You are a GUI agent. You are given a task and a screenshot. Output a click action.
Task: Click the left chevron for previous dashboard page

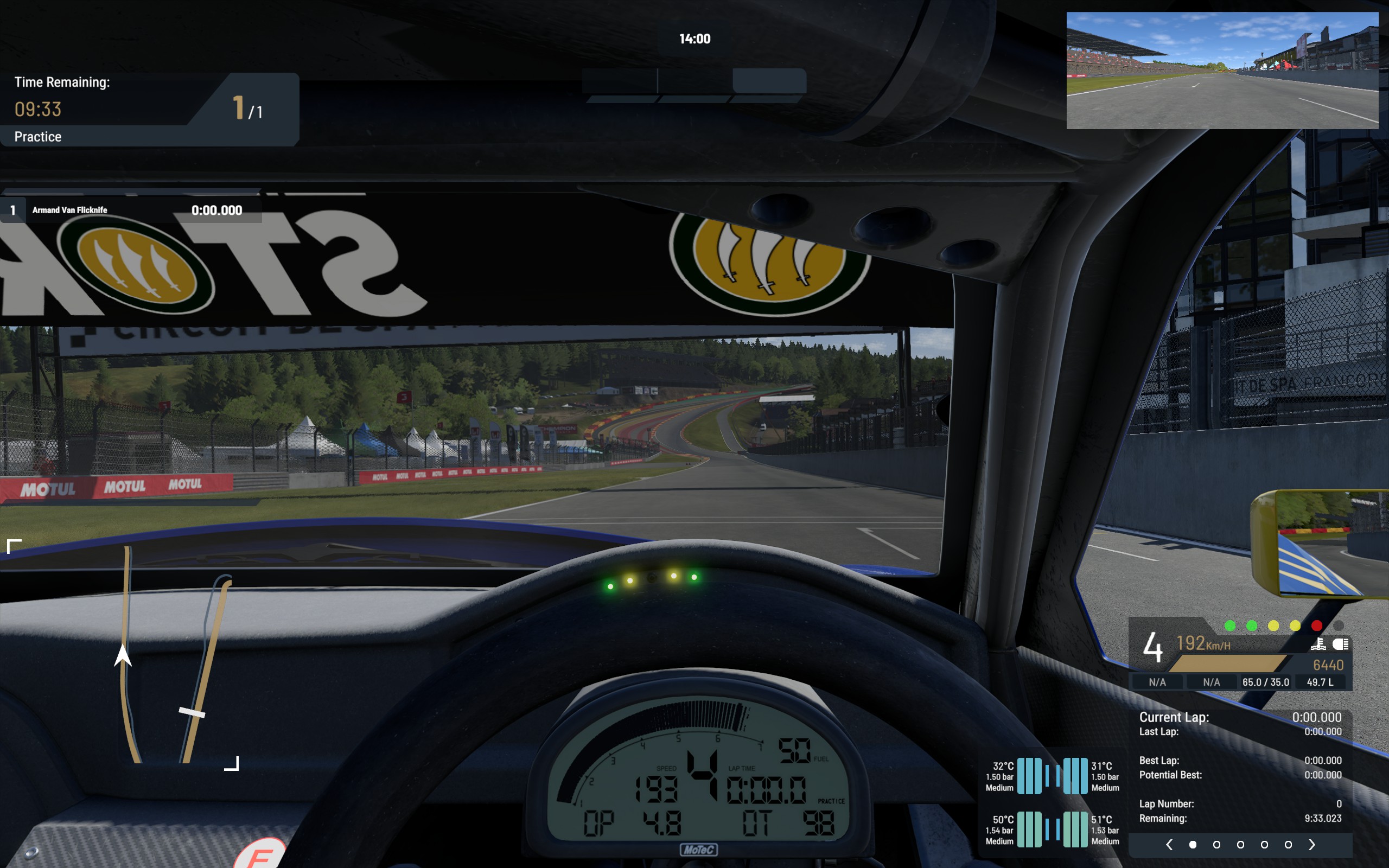[x=1170, y=845]
